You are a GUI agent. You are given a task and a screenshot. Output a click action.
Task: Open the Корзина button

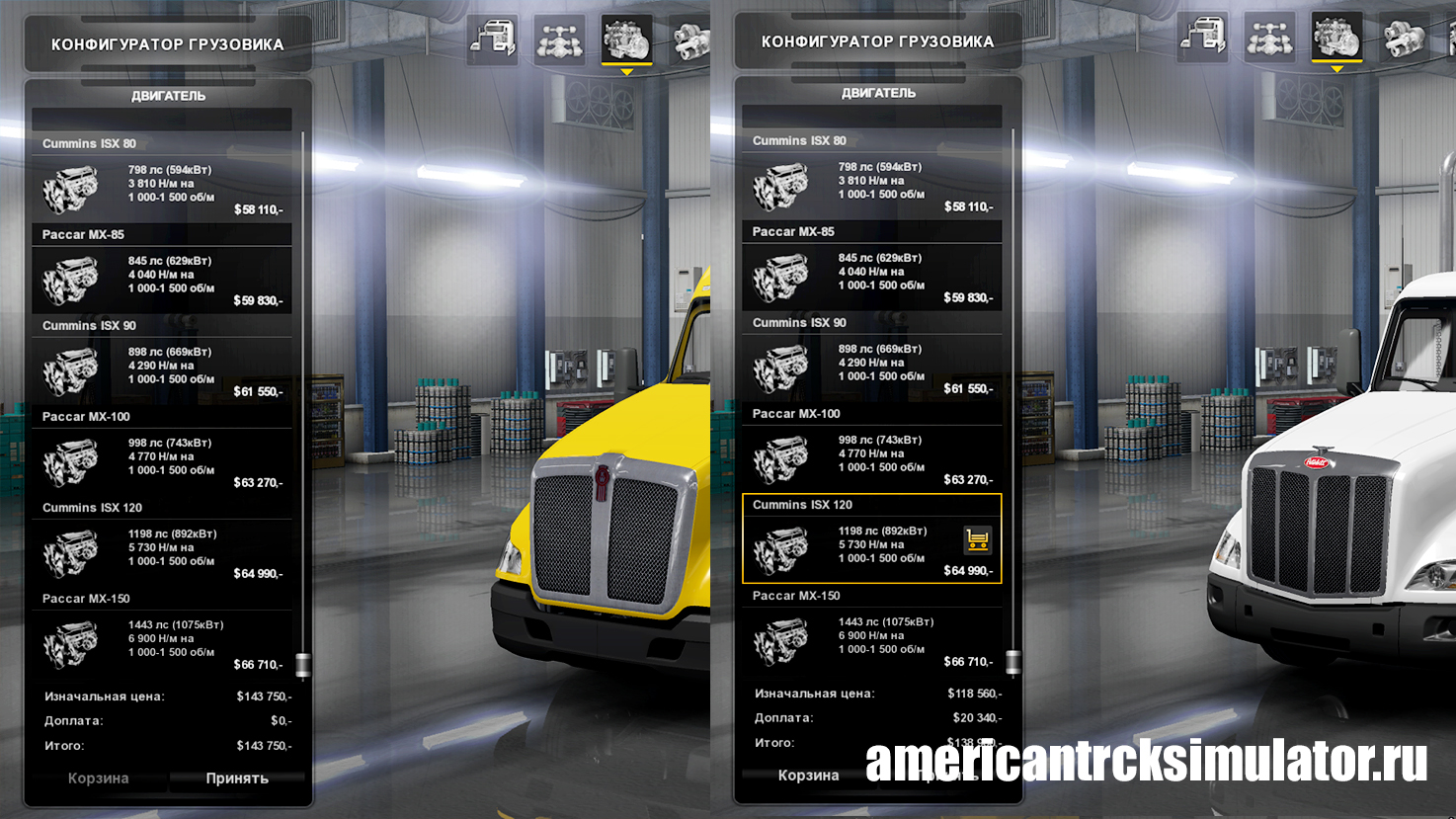pyautogui.click(x=97, y=778)
